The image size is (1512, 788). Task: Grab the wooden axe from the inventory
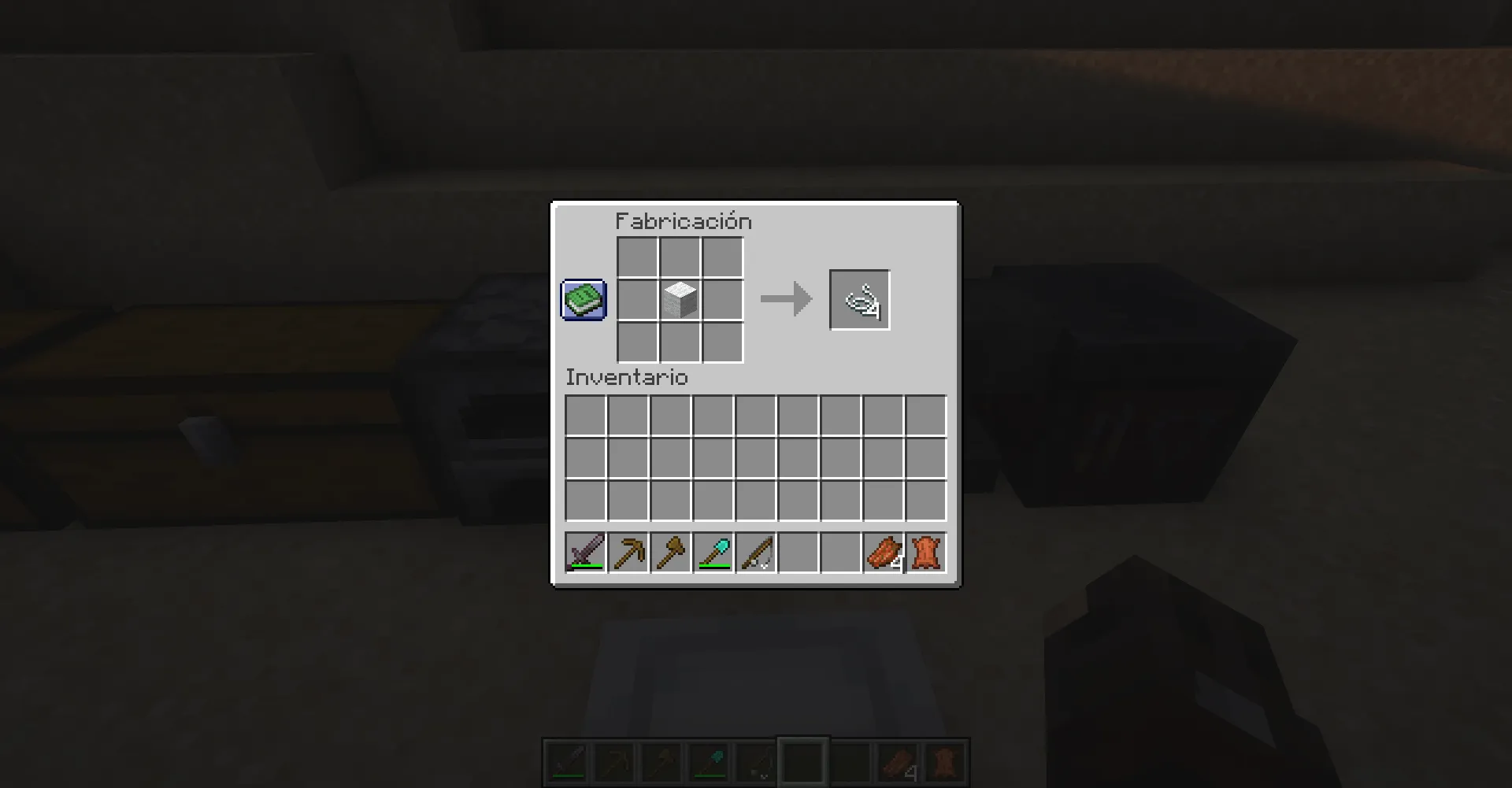click(x=671, y=553)
